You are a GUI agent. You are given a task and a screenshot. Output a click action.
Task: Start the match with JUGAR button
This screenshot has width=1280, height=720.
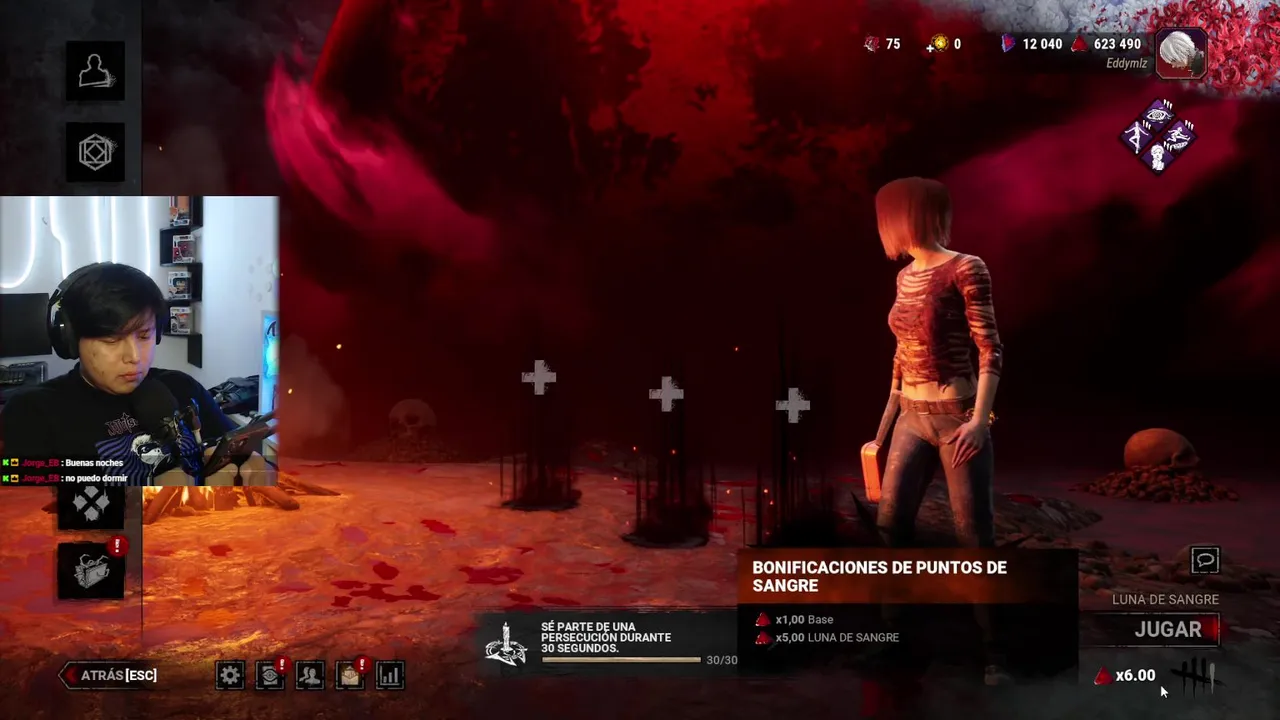[1167, 630]
